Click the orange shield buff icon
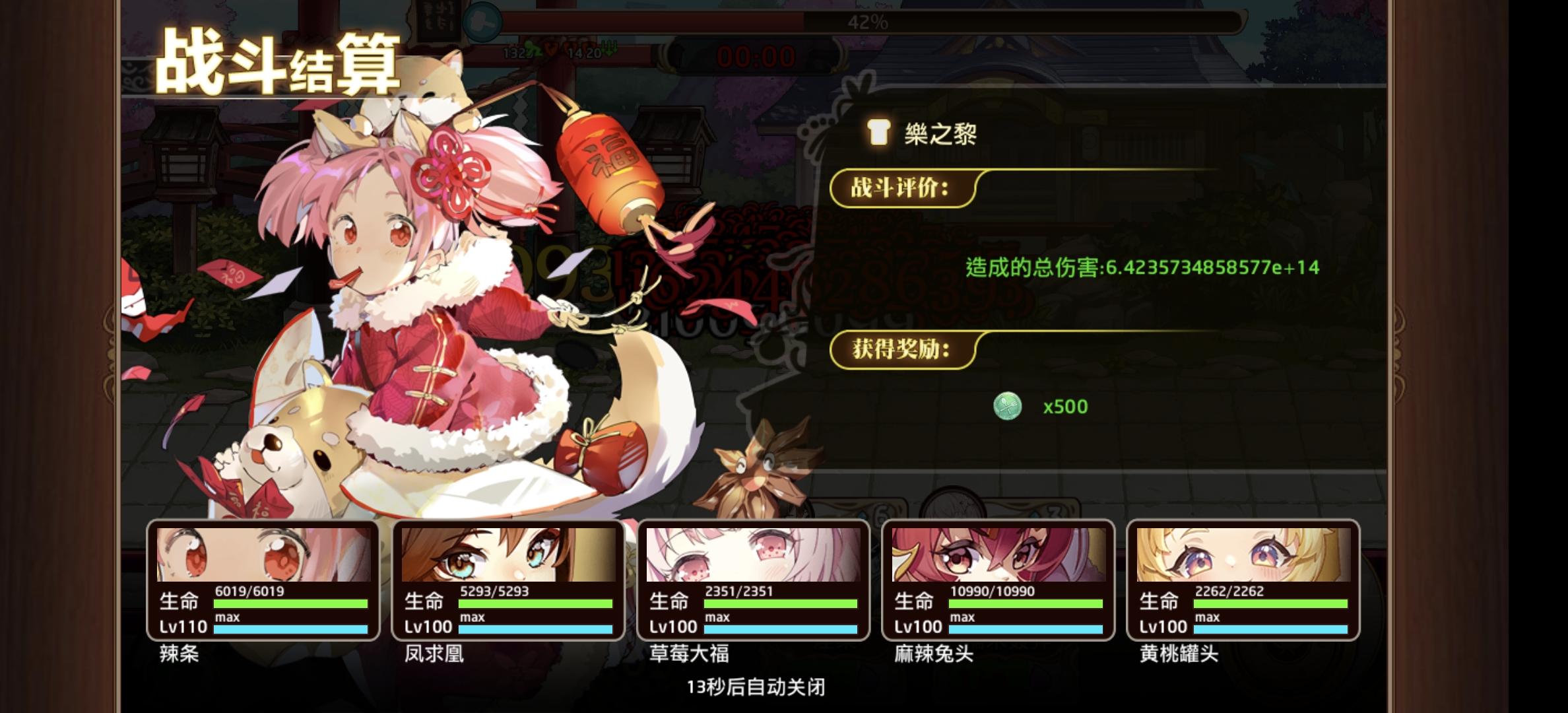The image size is (1568, 713). (551, 49)
